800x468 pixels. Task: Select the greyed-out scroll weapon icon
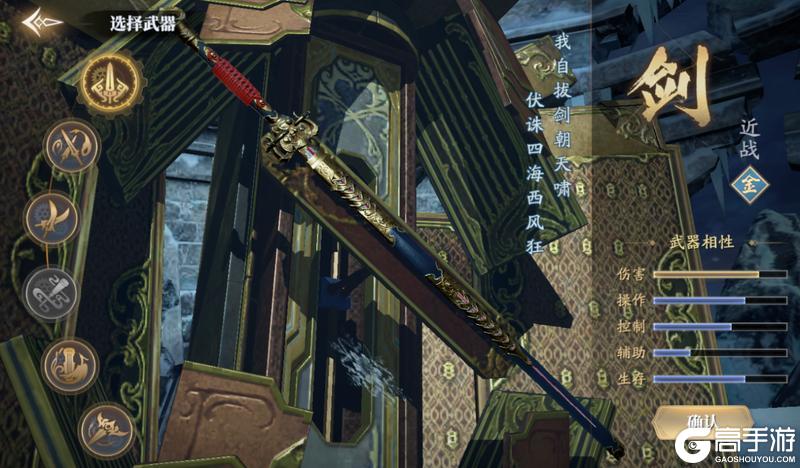50,293
